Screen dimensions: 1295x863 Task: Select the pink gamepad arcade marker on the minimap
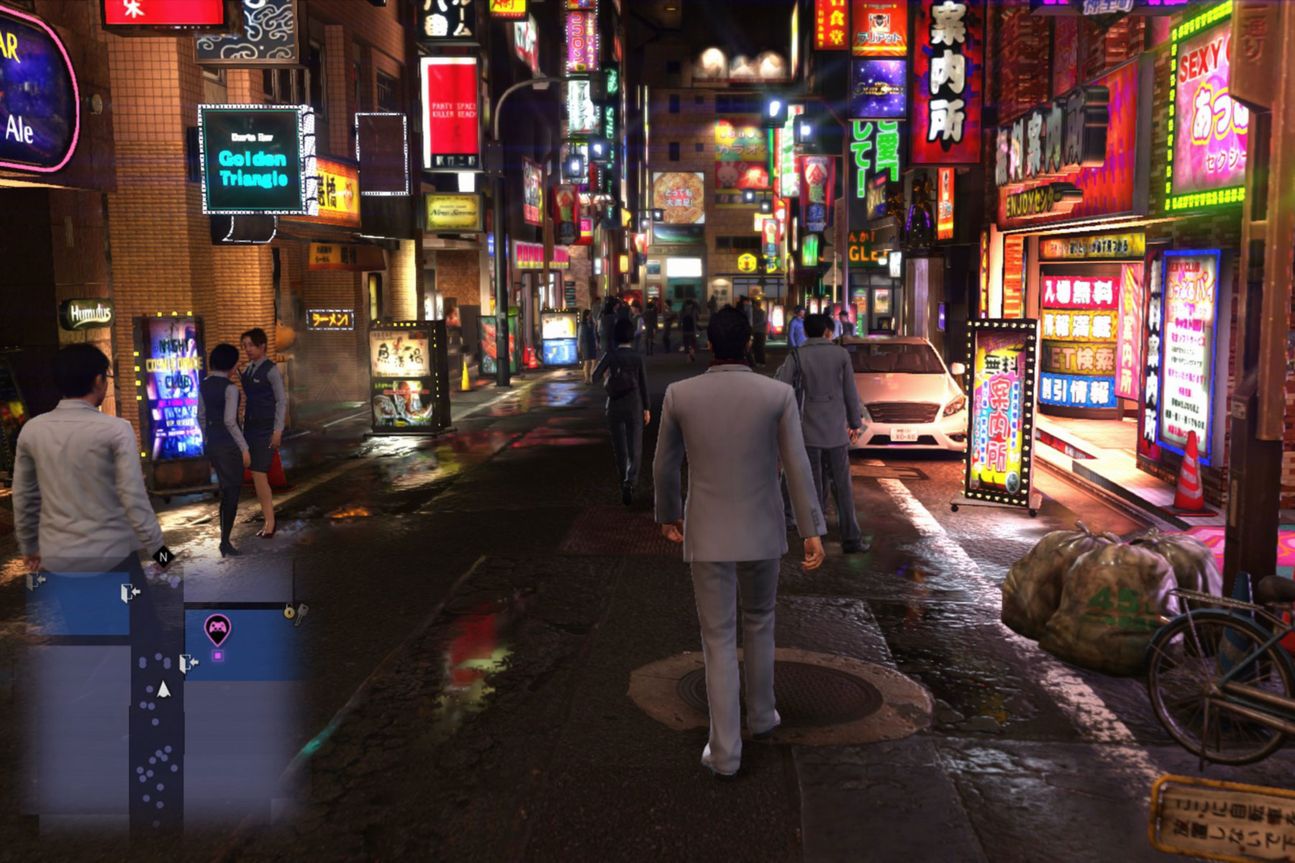[217, 628]
